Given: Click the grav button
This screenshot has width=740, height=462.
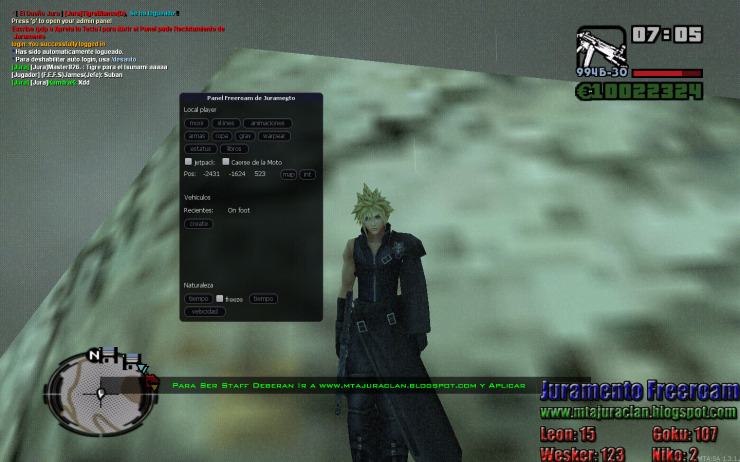Looking at the screenshot, I should coord(245,135).
